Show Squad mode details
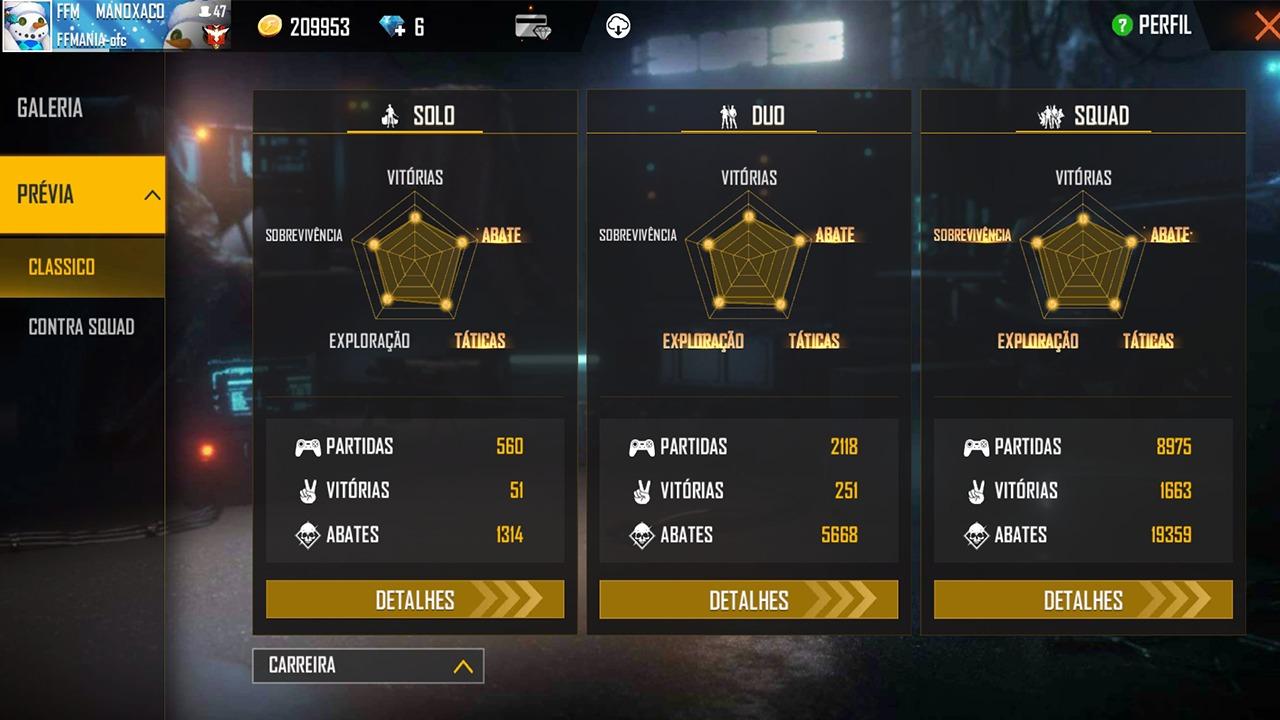 (1083, 600)
